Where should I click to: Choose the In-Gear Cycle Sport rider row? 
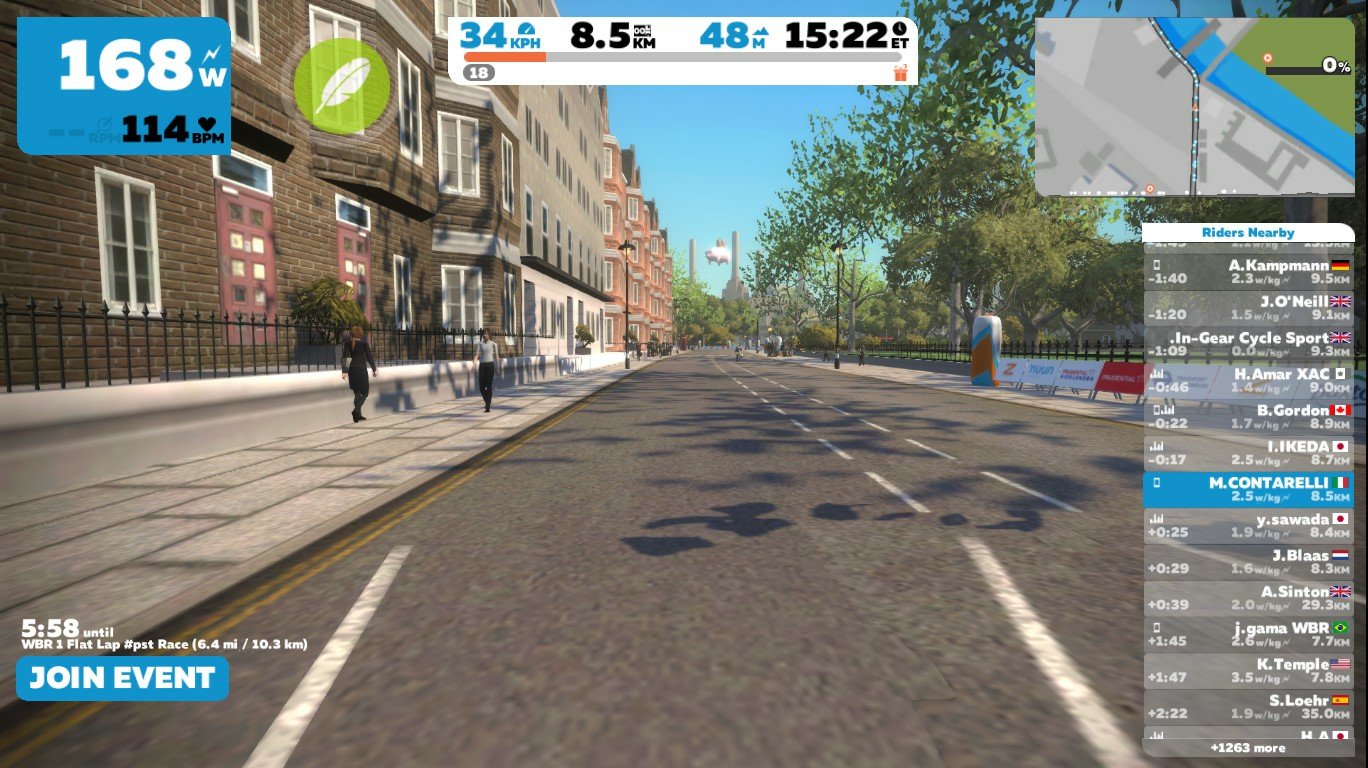(x=1248, y=345)
